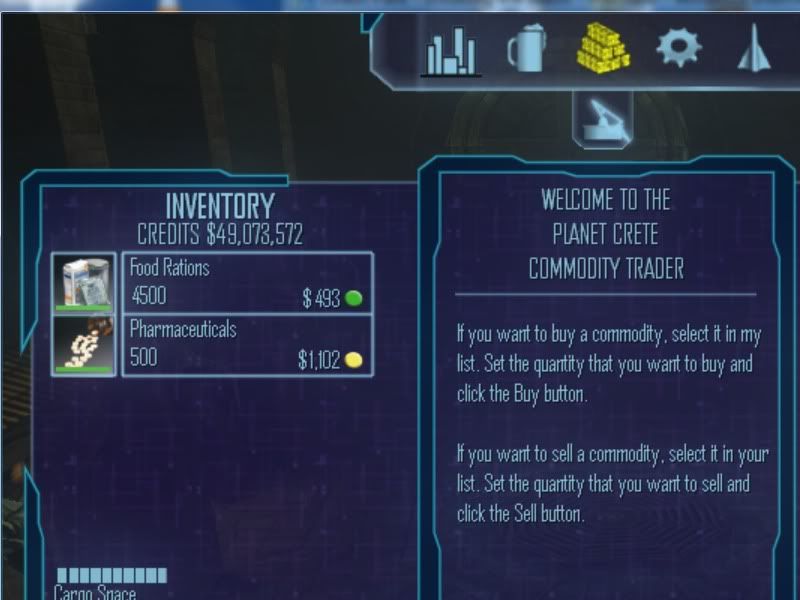Click the Food Rations item thumbnail
The height and width of the screenshot is (600, 800).
point(84,283)
